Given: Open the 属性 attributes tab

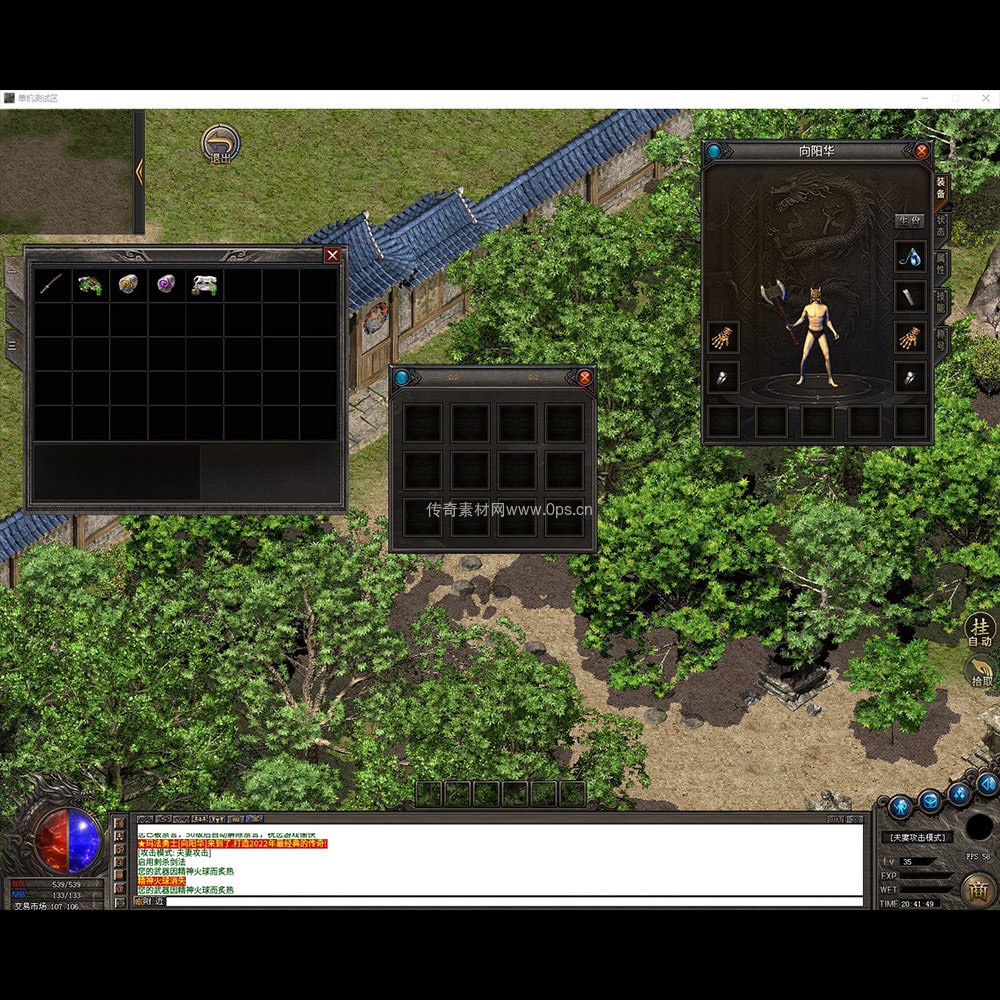Looking at the screenshot, I should pos(942,263).
